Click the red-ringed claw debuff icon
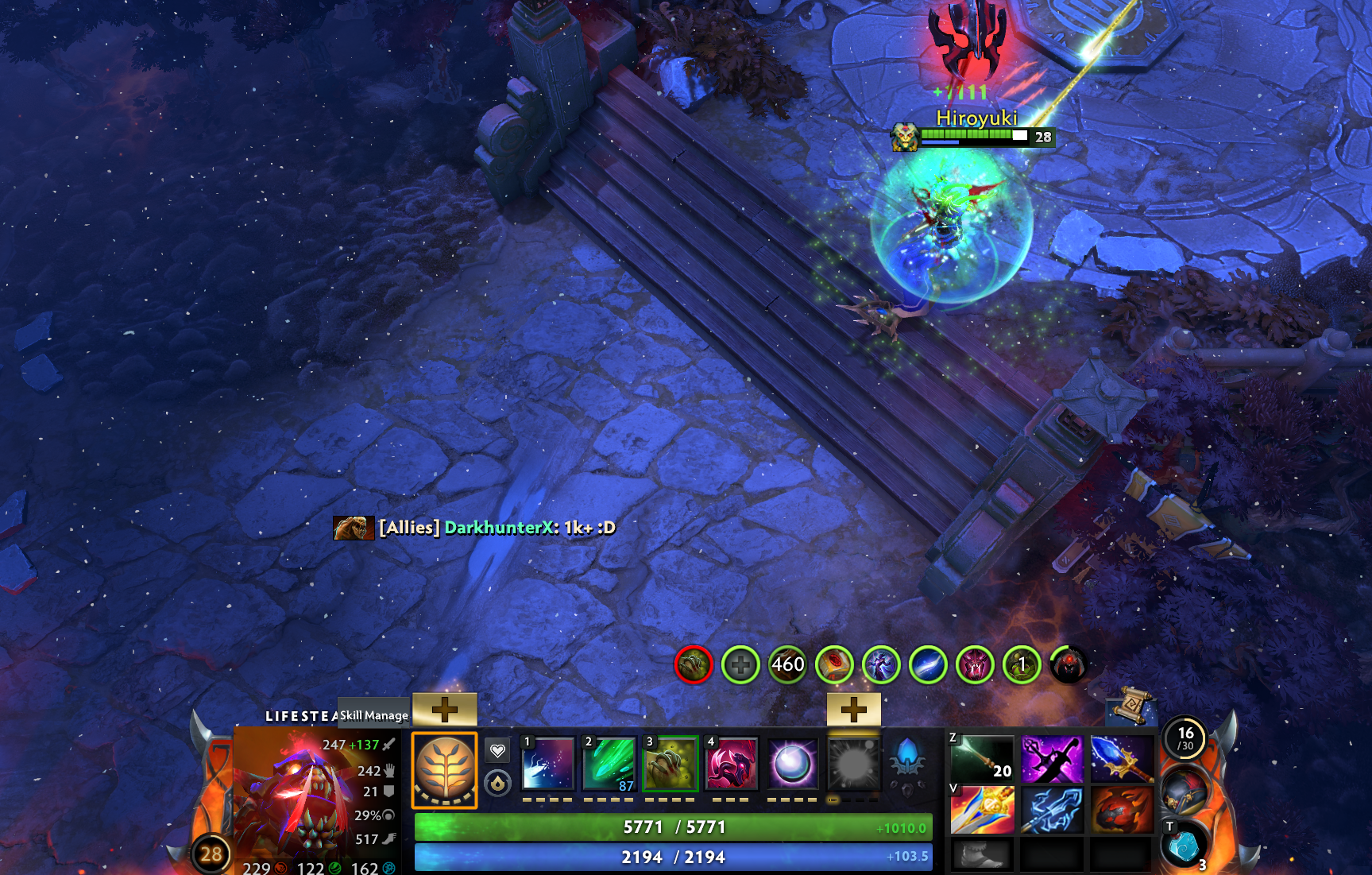 pyautogui.click(x=694, y=664)
